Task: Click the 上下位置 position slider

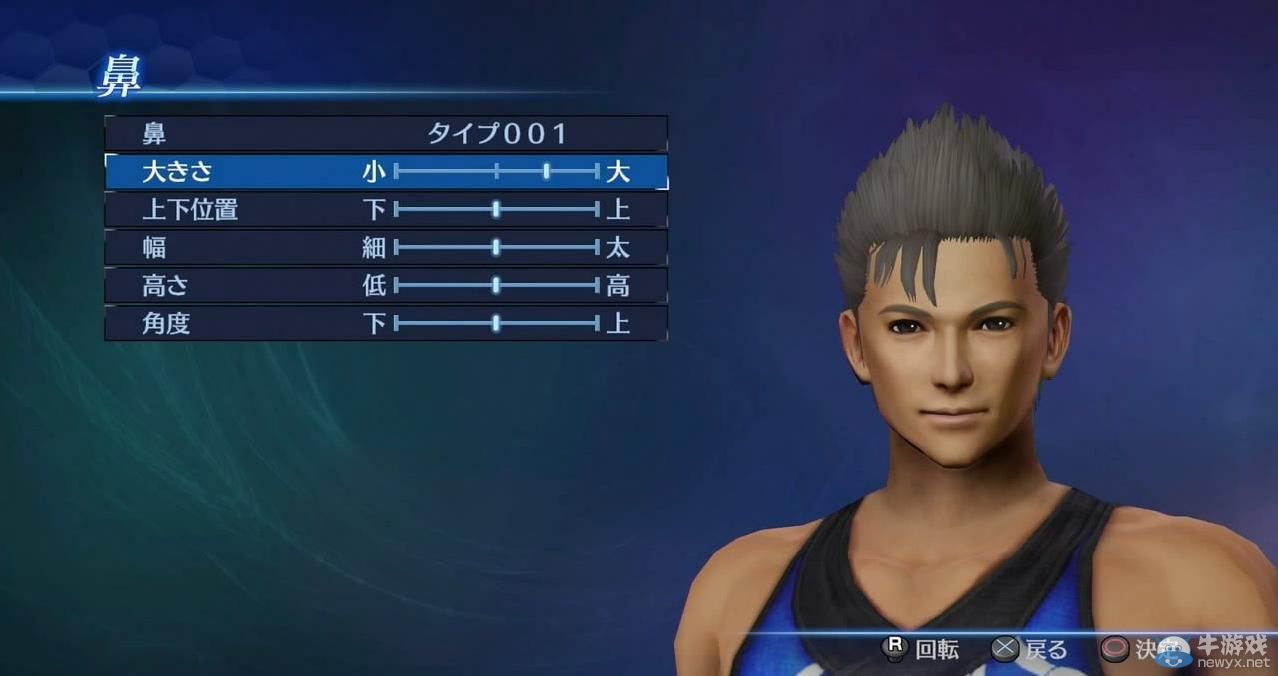Action: coord(496,209)
